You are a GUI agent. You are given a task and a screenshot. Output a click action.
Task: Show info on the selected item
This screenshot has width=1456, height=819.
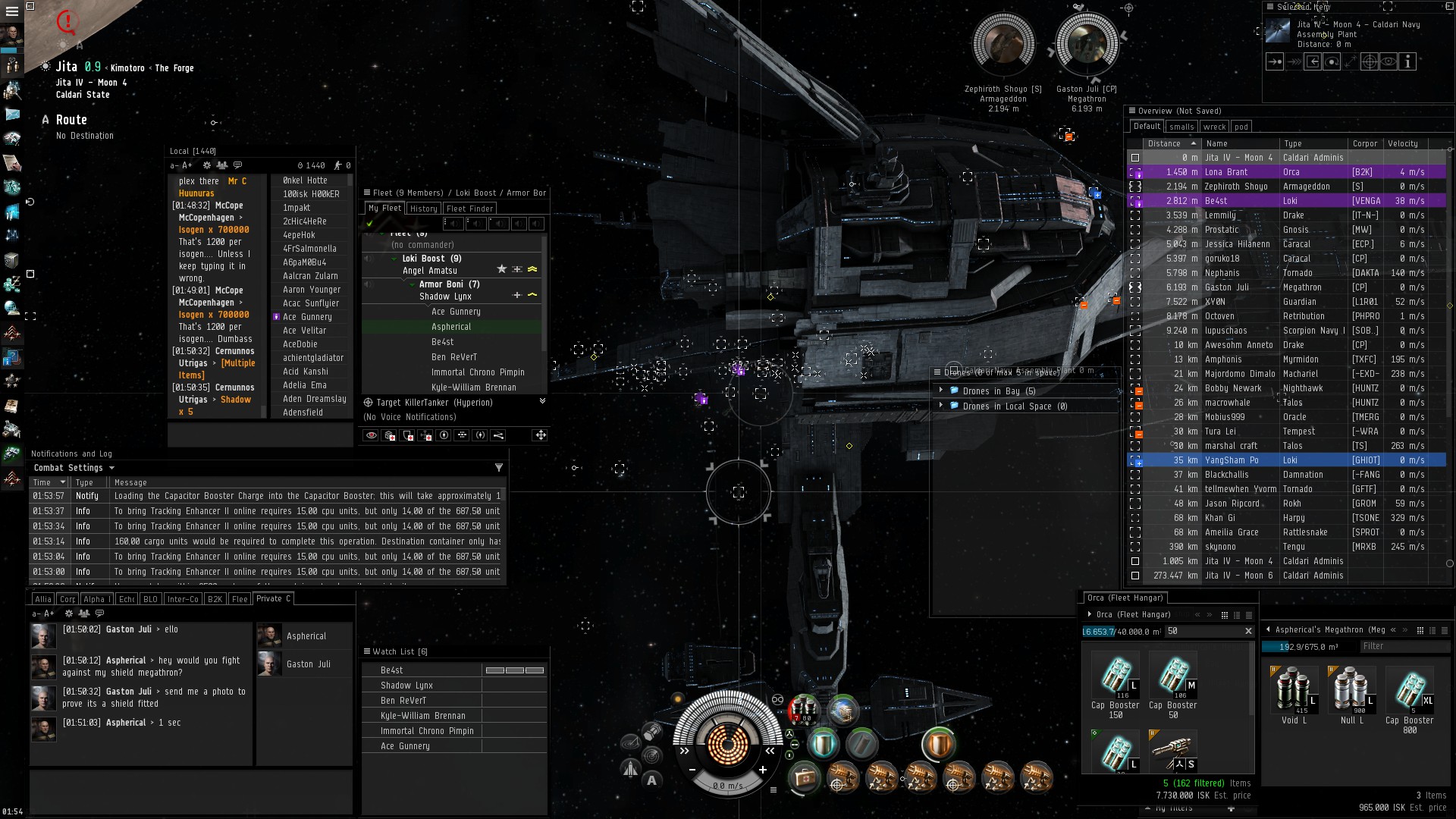1407,62
